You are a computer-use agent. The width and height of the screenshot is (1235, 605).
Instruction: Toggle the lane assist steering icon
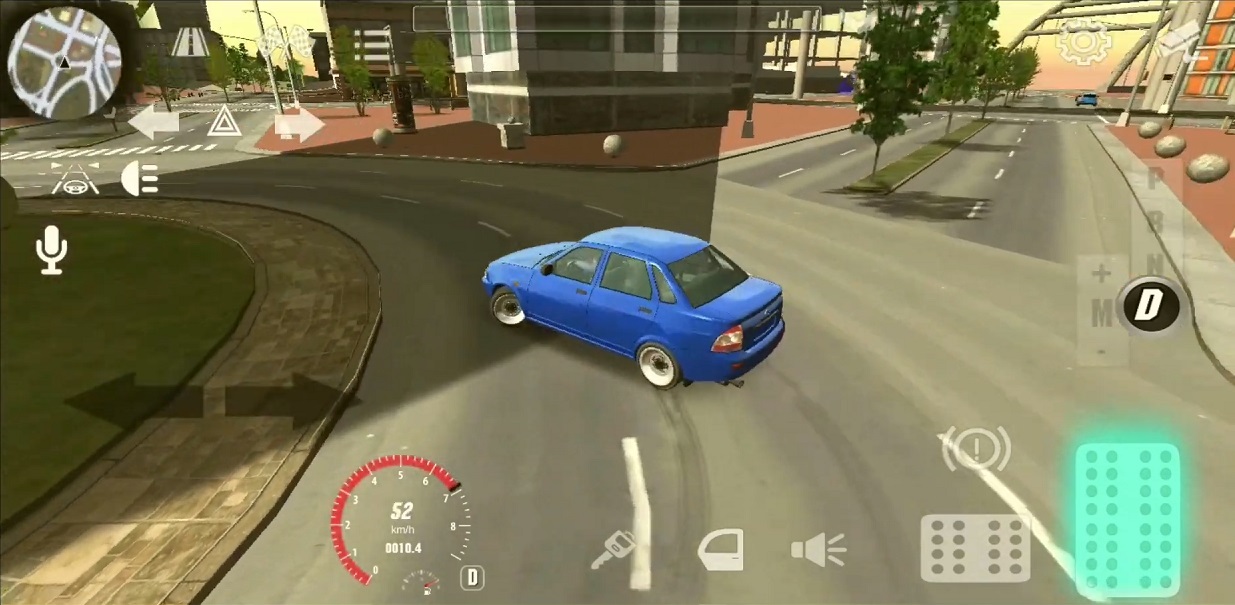click(75, 178)
